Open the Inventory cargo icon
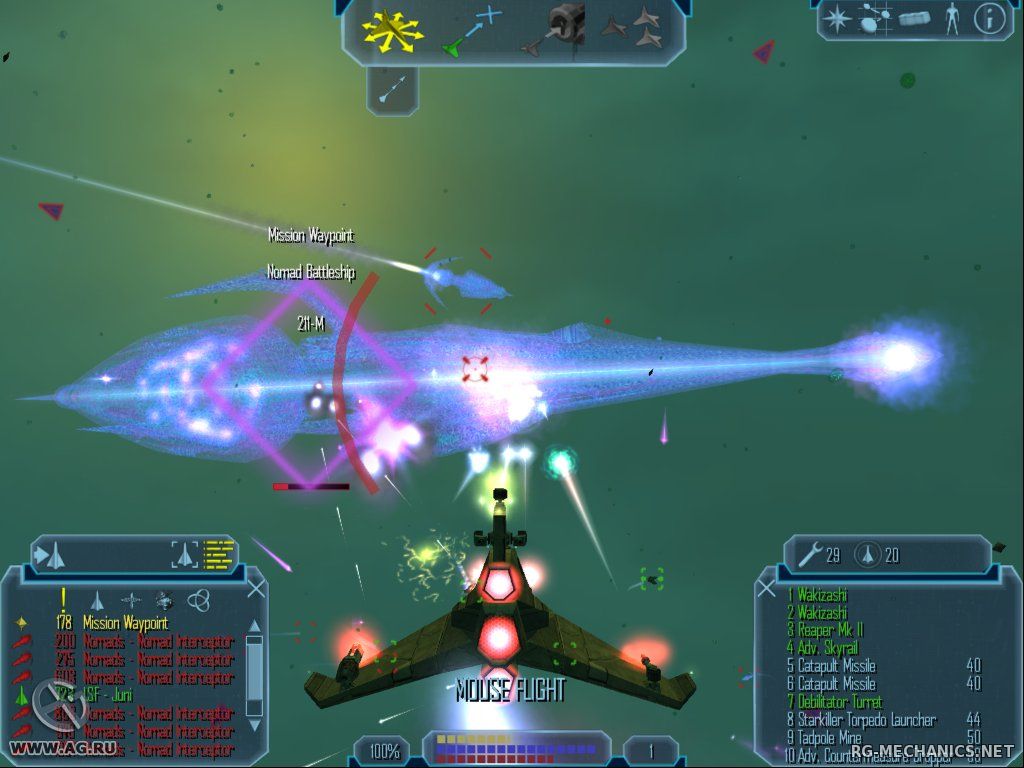The image size is (1024, 768). tap(914, 18)
